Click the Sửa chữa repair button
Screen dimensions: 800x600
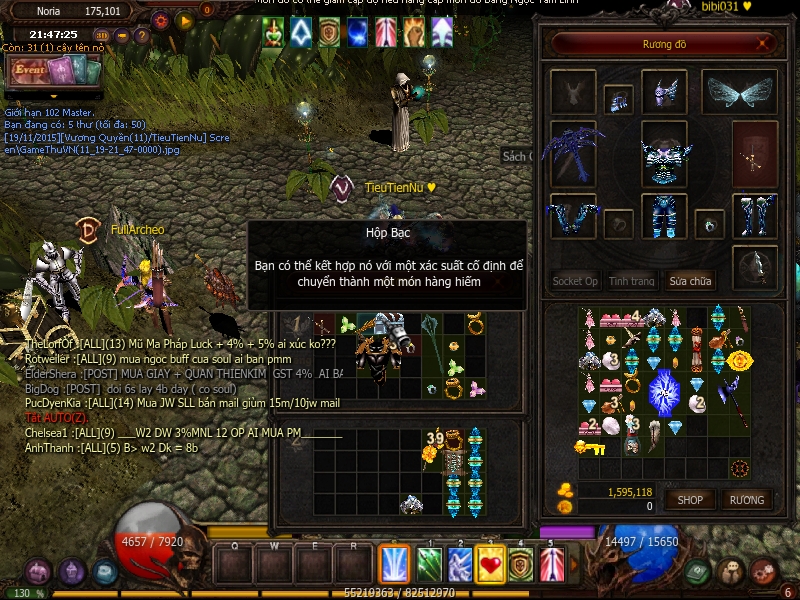point(691,281)
